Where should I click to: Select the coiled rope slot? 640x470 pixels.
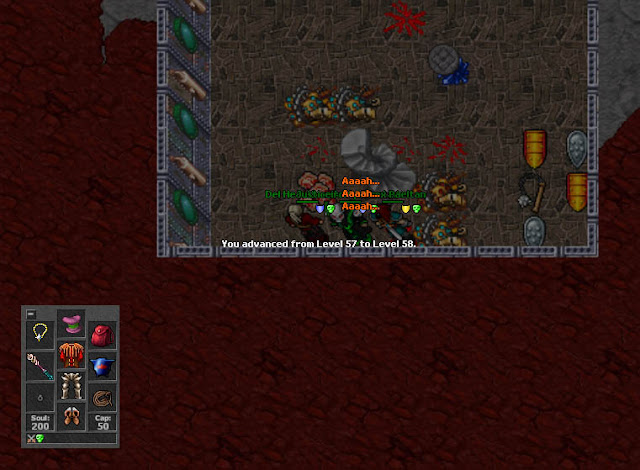coord(101,396)
